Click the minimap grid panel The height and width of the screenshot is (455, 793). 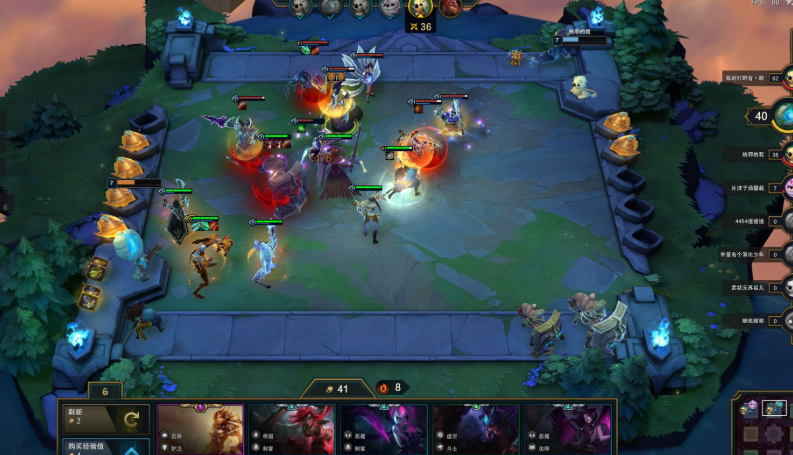pos(765,428)
